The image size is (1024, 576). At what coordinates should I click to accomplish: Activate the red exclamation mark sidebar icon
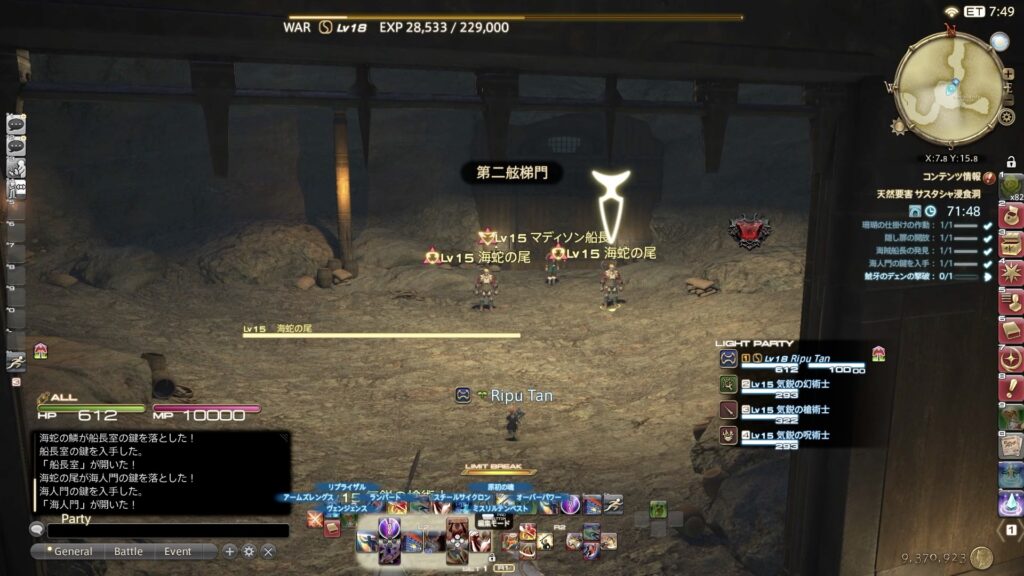(1010, 387)
